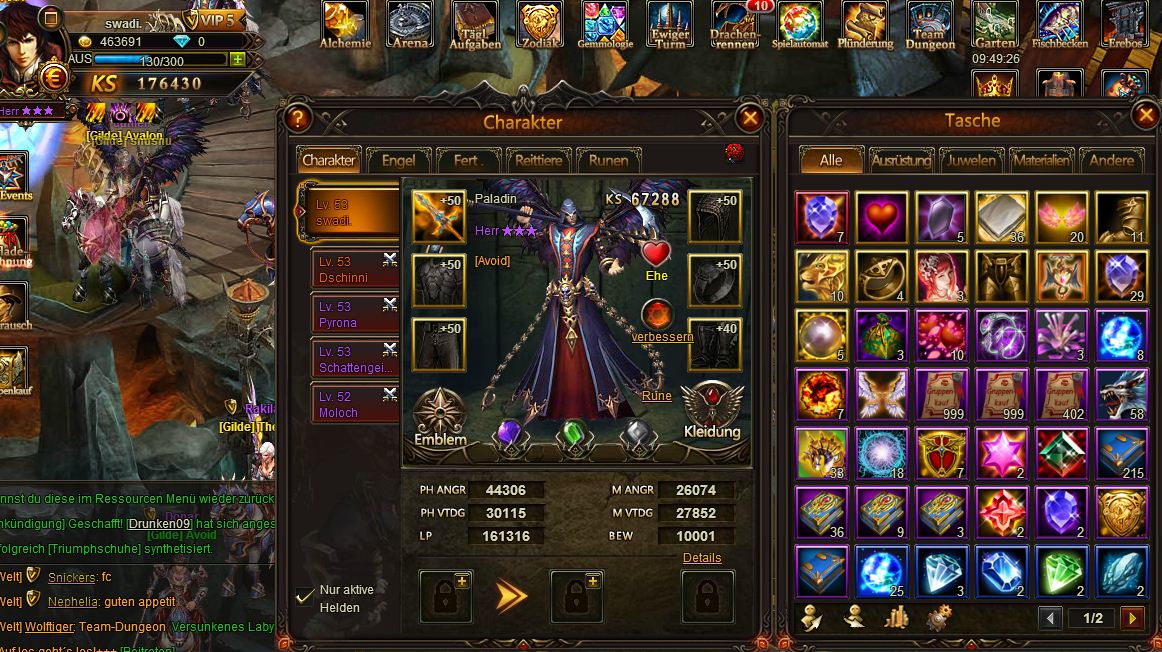Select the Juwelen bag filter
The image size is (1162, 652).
(x=971, y=160)
